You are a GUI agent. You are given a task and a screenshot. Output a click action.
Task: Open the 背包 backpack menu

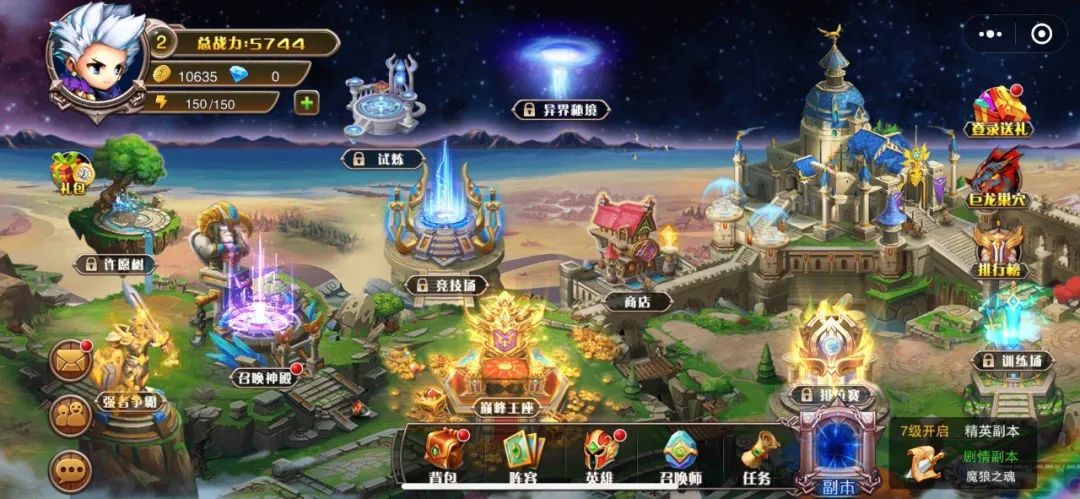click(443, 455)
